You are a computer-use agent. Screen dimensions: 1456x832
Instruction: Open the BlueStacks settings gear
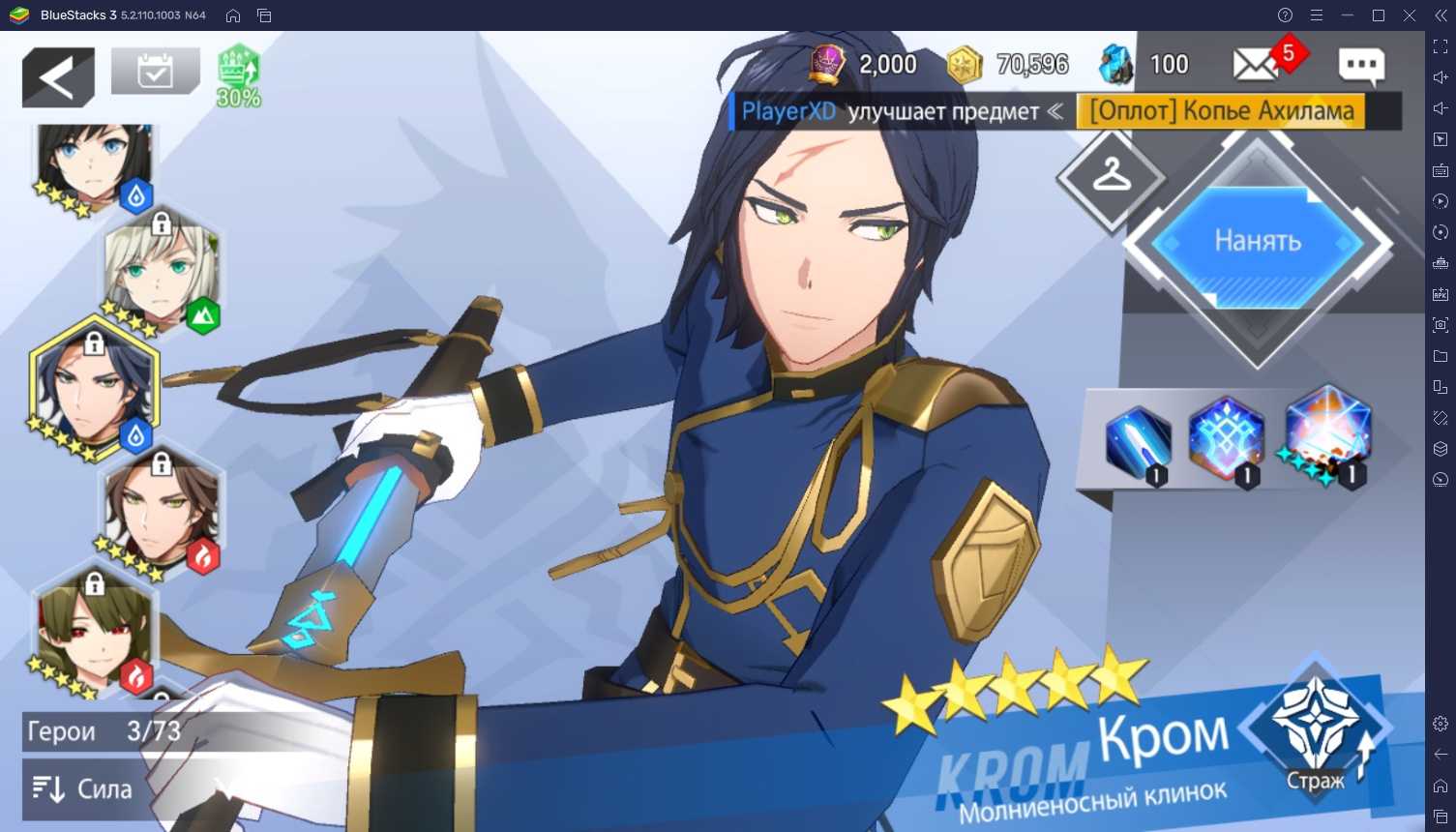[1441, 724]
